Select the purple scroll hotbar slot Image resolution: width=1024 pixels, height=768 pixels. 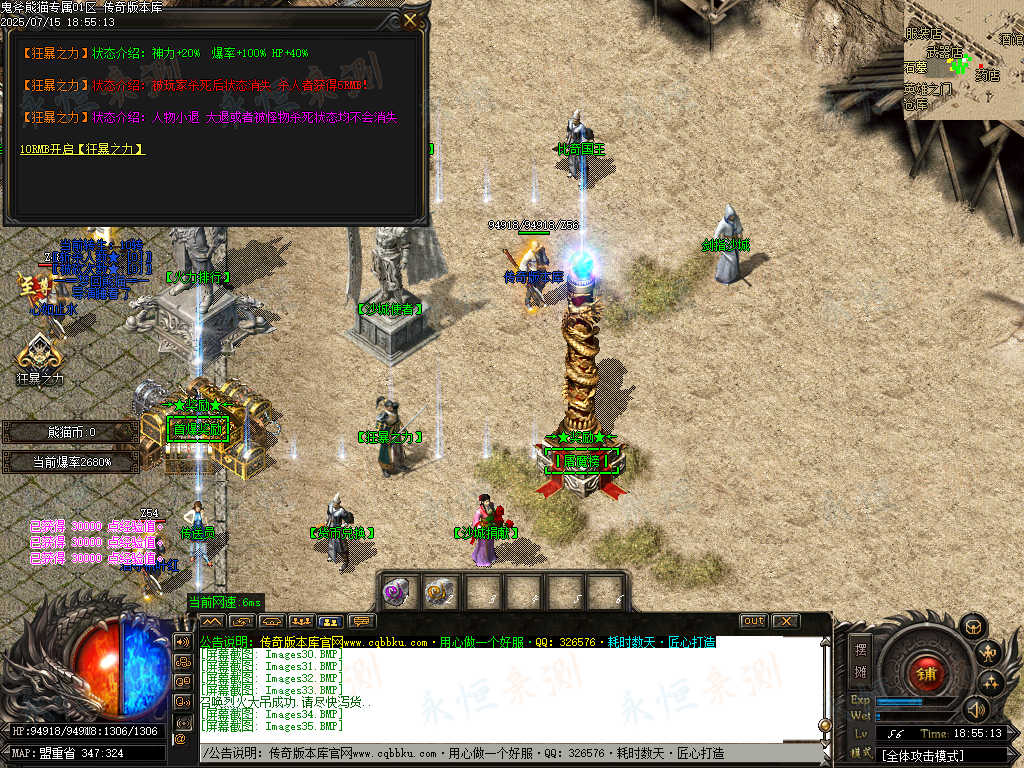pos(397,591)
